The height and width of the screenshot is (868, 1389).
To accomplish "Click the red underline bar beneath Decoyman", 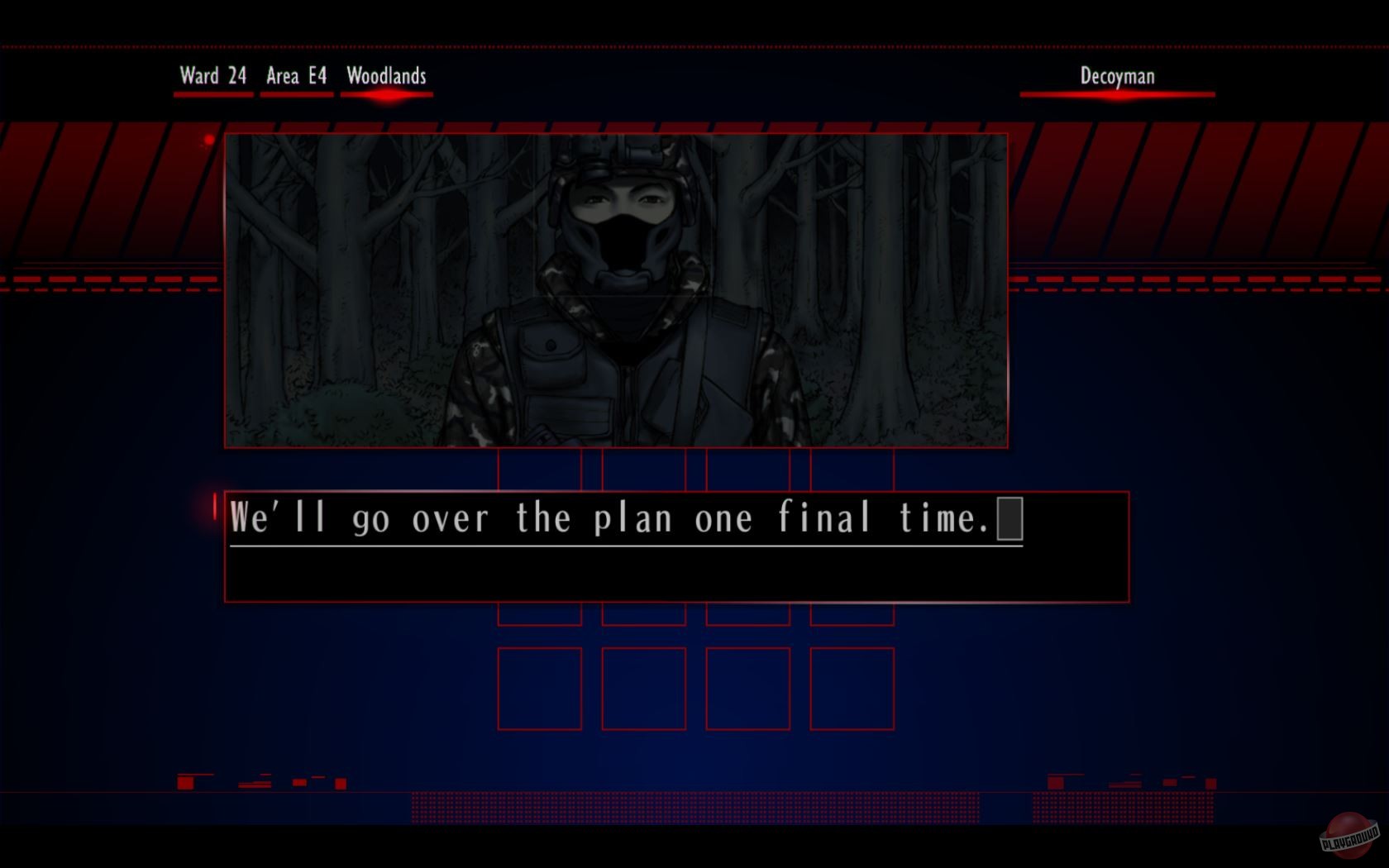I will pyautogui.click(x=1118, y=93).
